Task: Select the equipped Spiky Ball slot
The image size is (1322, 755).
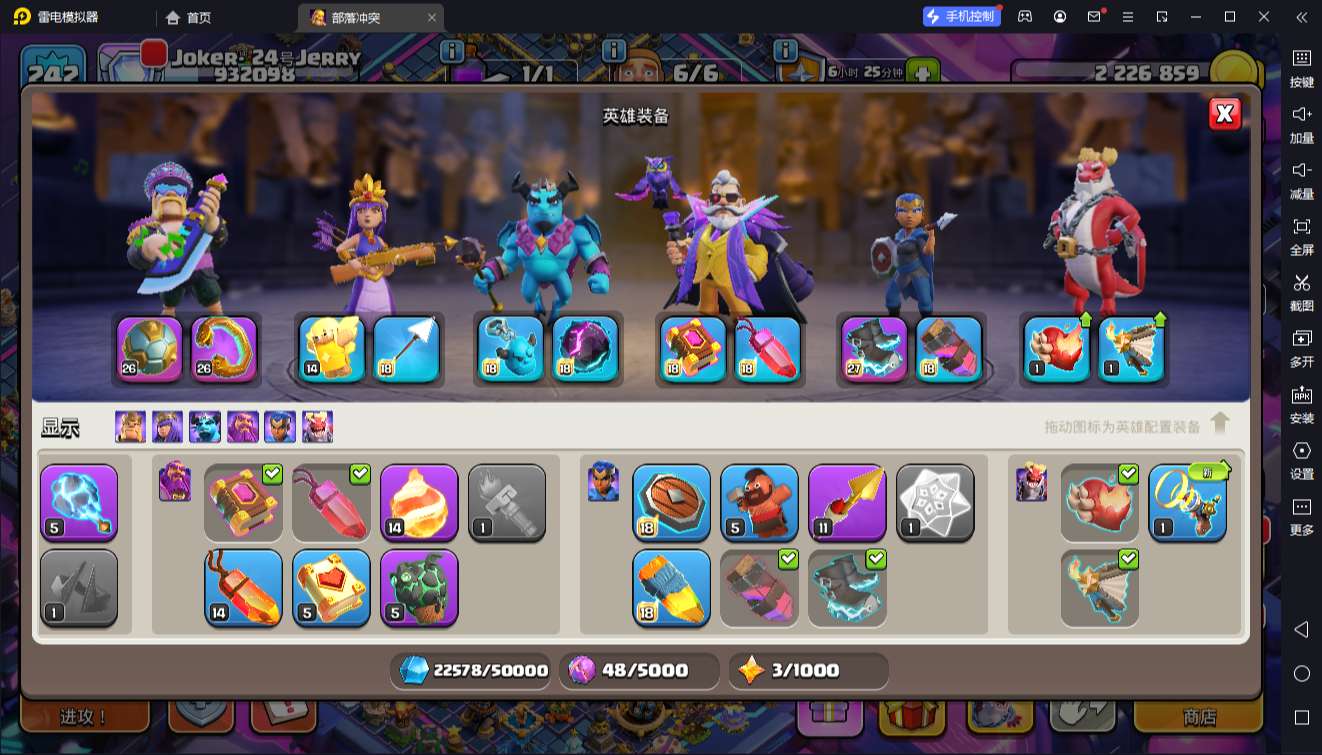Action: 150,349
